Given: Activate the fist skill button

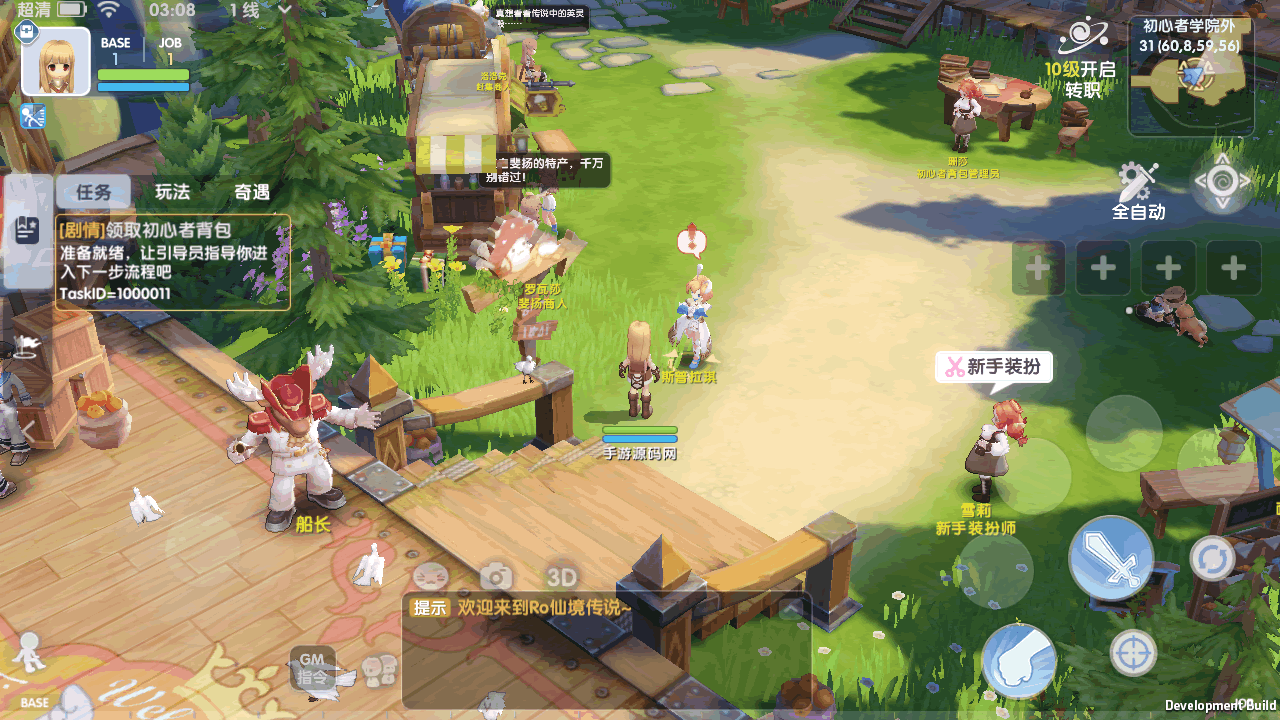Looking at the screenshot, I should click(1019, 660).
